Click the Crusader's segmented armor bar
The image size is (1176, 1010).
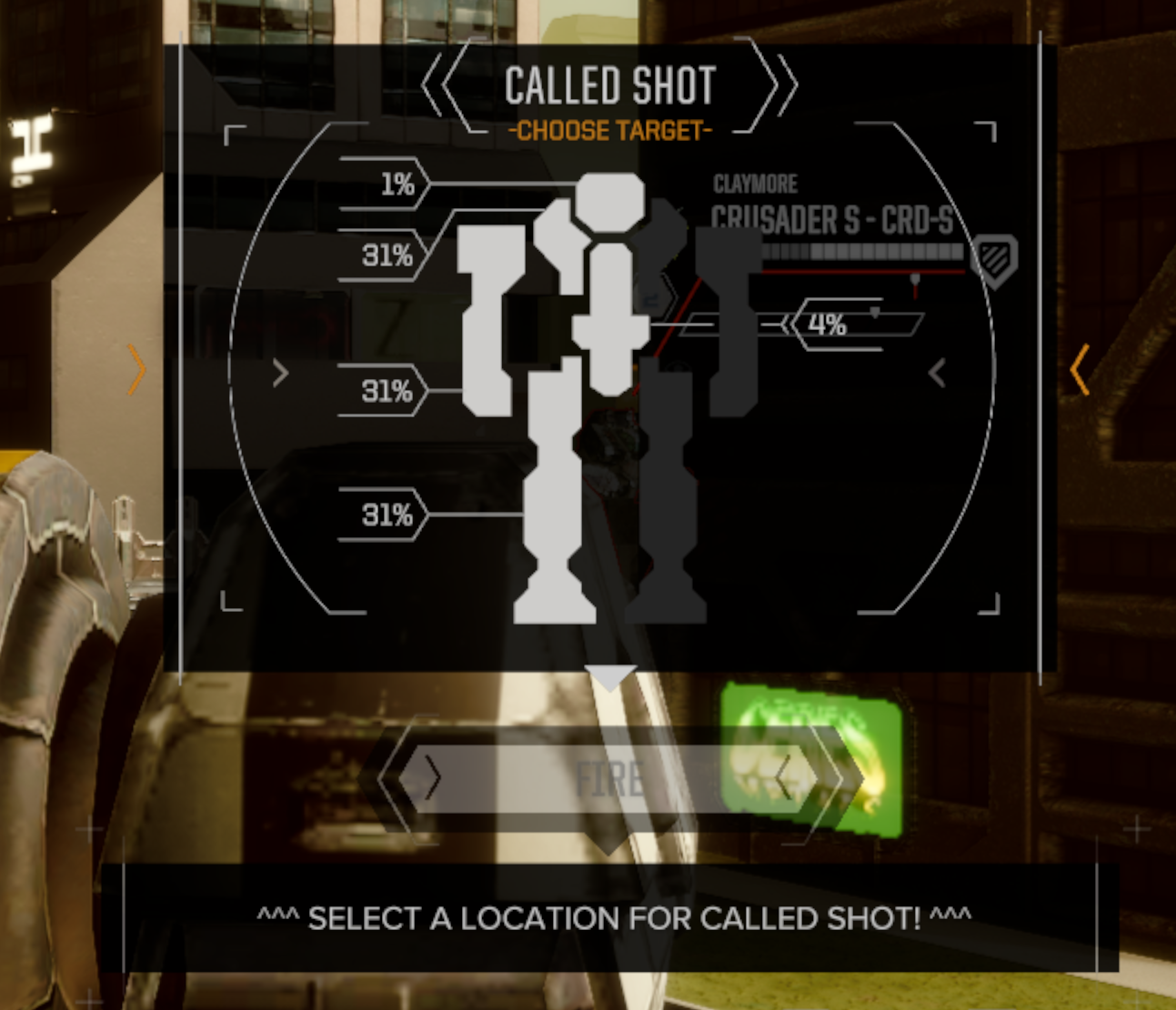point(864,252)
